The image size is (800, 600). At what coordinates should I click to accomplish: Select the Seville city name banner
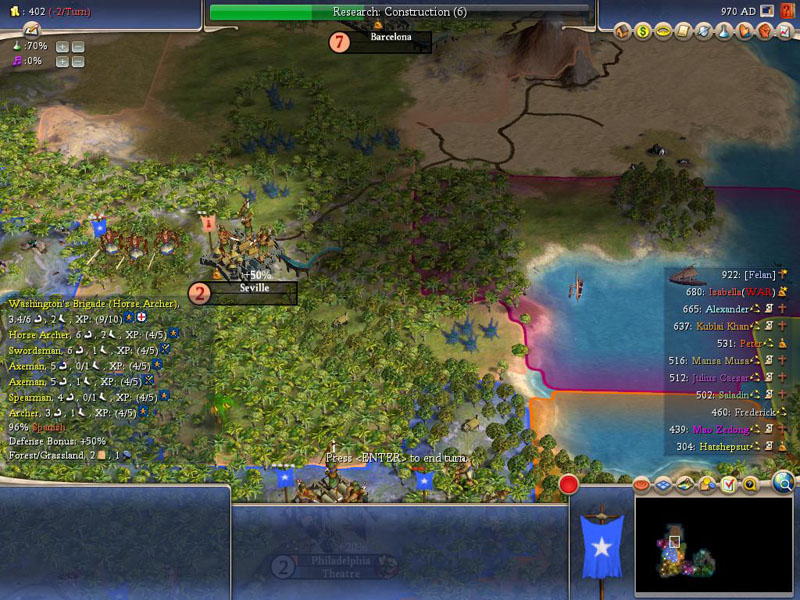pyautogui.click(x=254, y=290)
